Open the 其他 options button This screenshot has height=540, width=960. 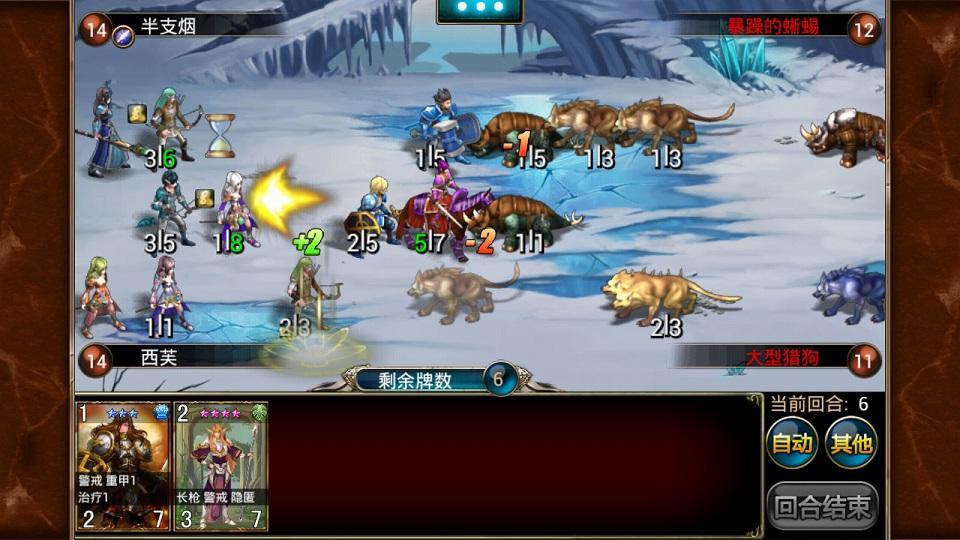851,442
